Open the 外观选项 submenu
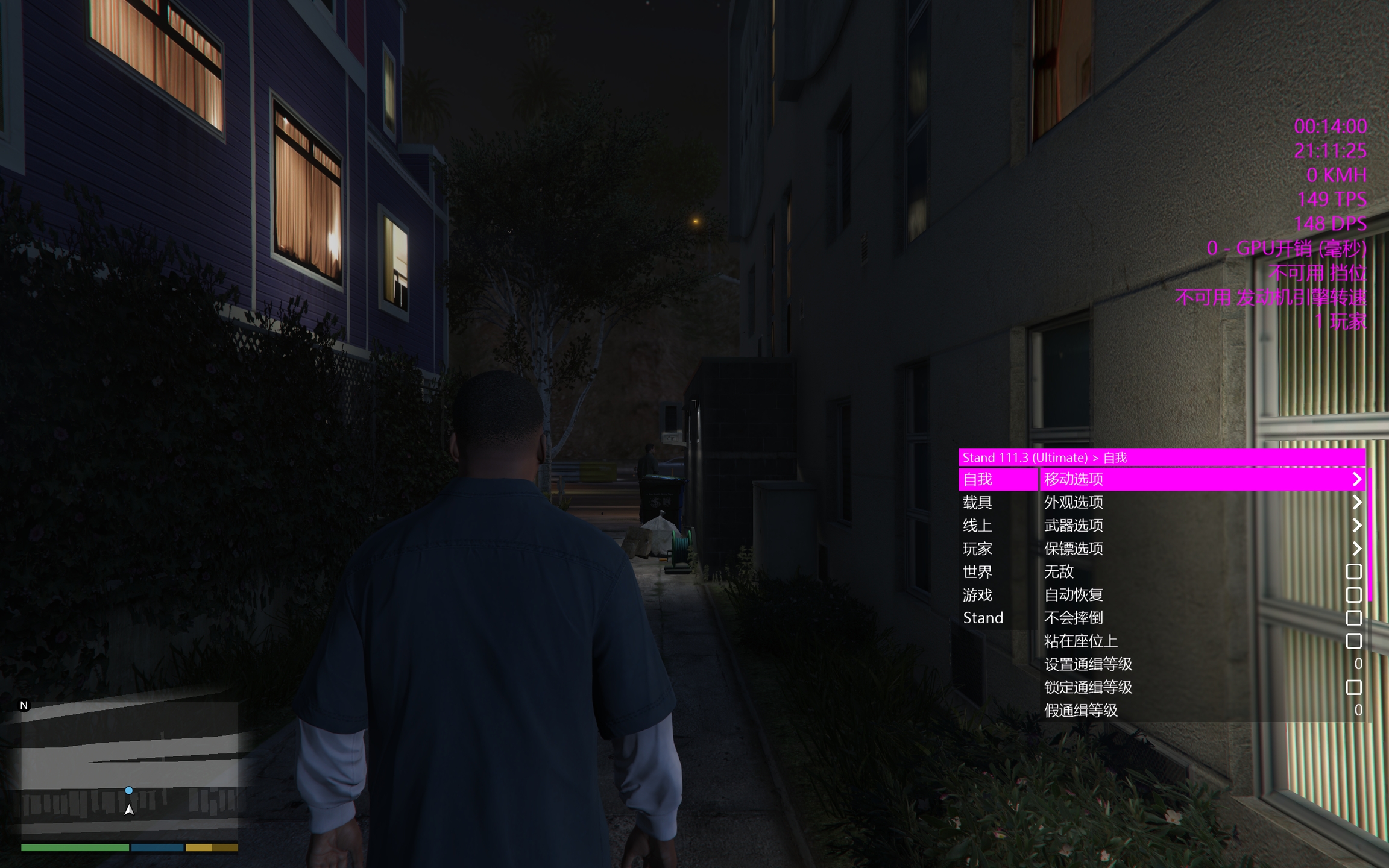 [1200, 502]
